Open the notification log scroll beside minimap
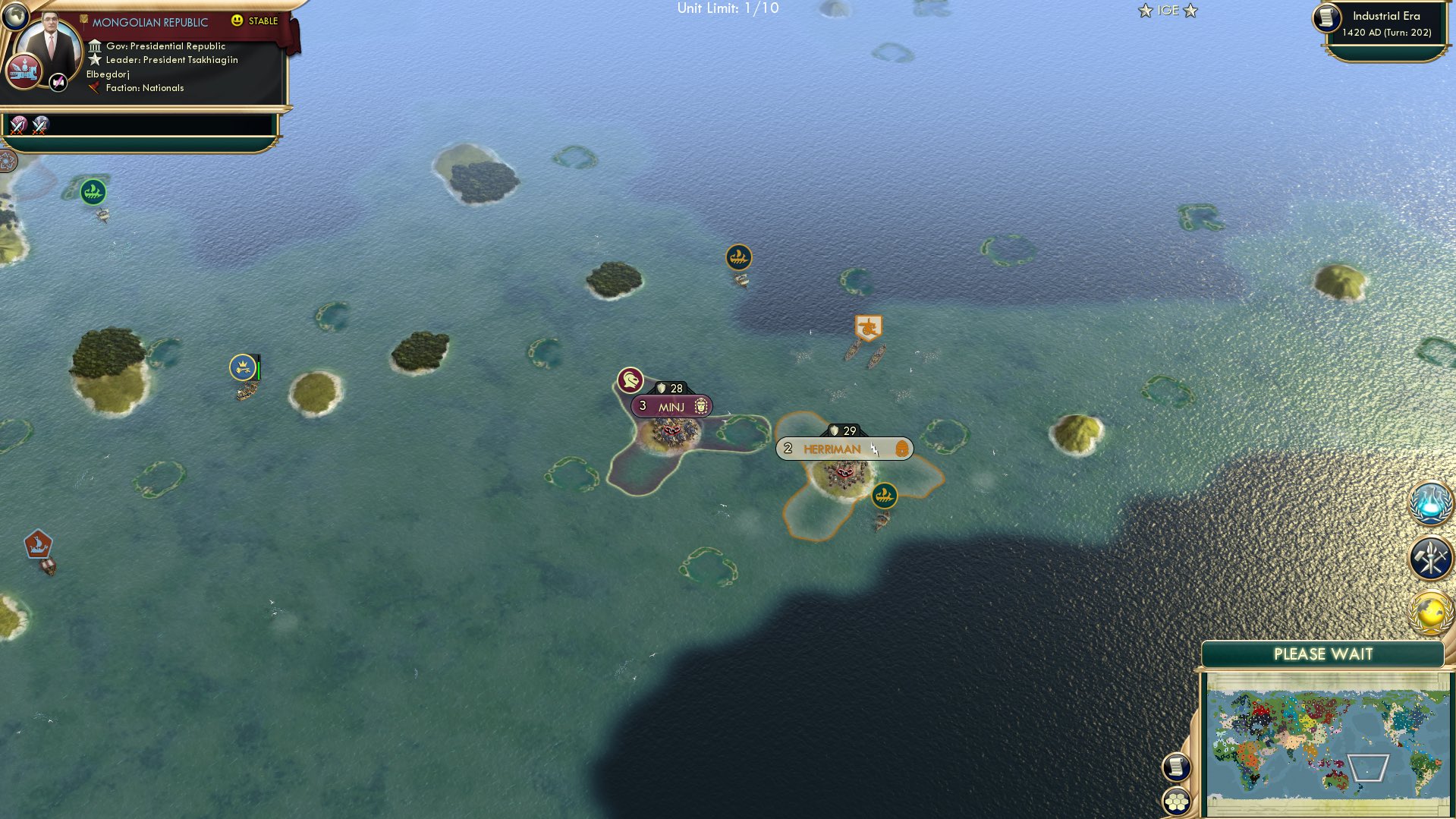1456x819 pixels. (x=1175, y=767)
